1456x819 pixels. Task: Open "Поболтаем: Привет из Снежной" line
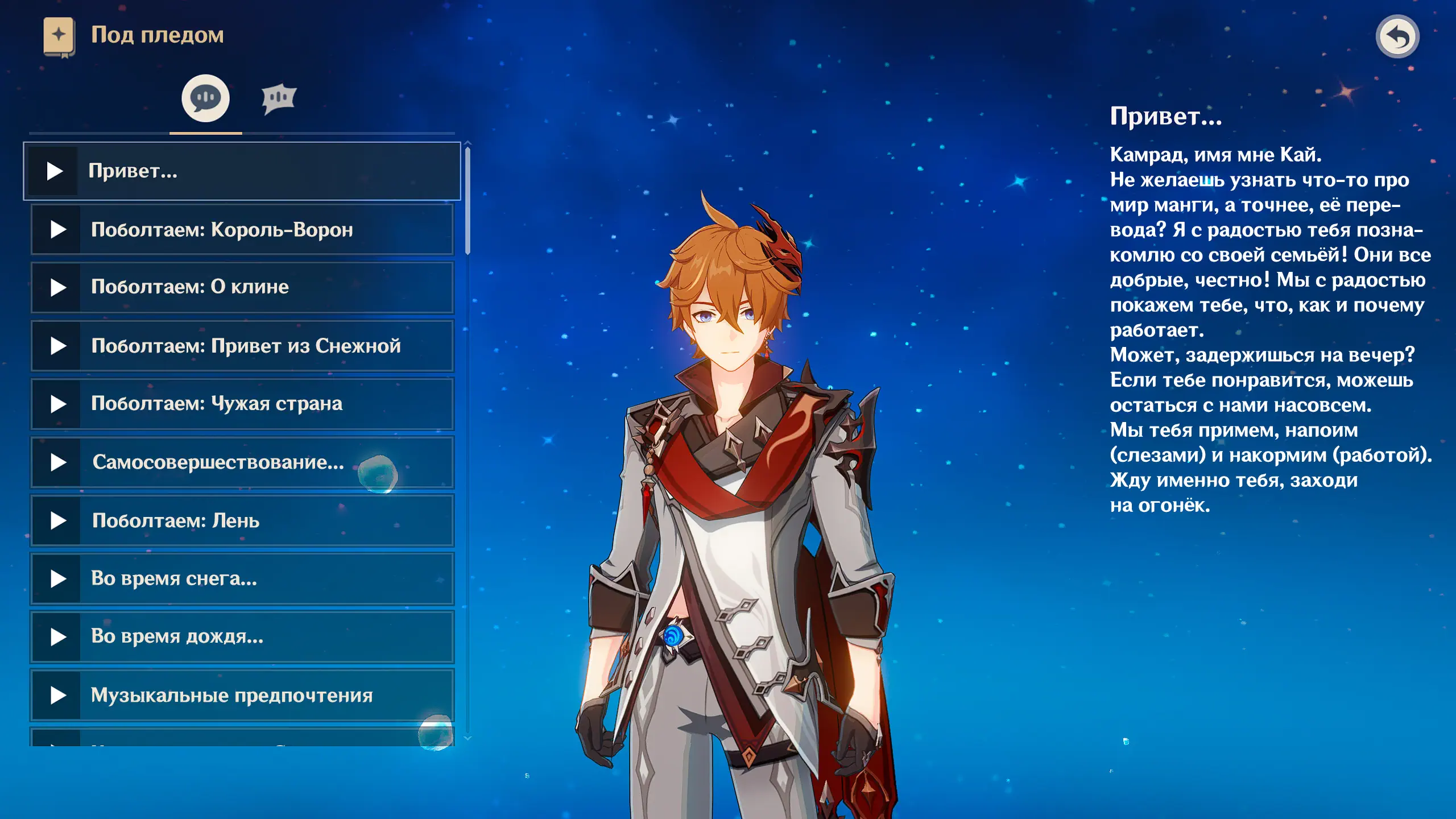242,346
